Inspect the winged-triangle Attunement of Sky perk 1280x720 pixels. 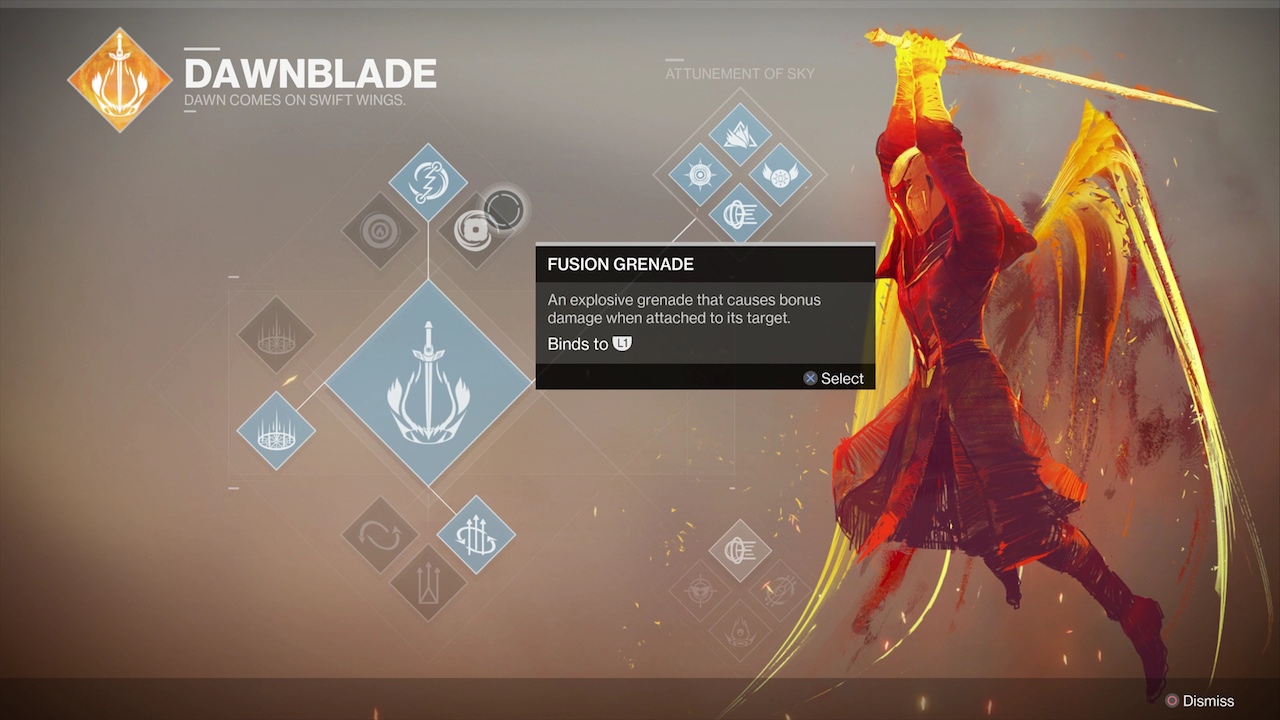tap(740, 134)
